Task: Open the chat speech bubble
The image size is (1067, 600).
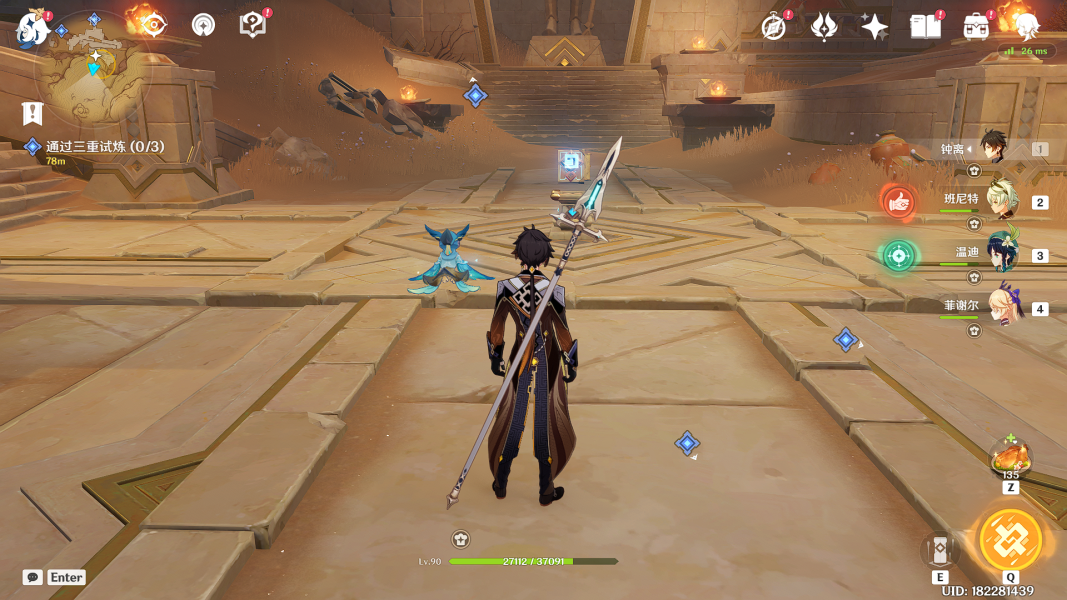Action: [33, 577]
